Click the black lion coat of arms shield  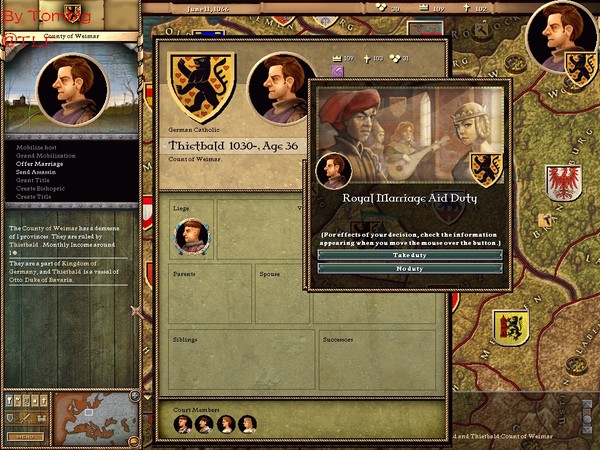pyautogui.click(x=202, y=86)
